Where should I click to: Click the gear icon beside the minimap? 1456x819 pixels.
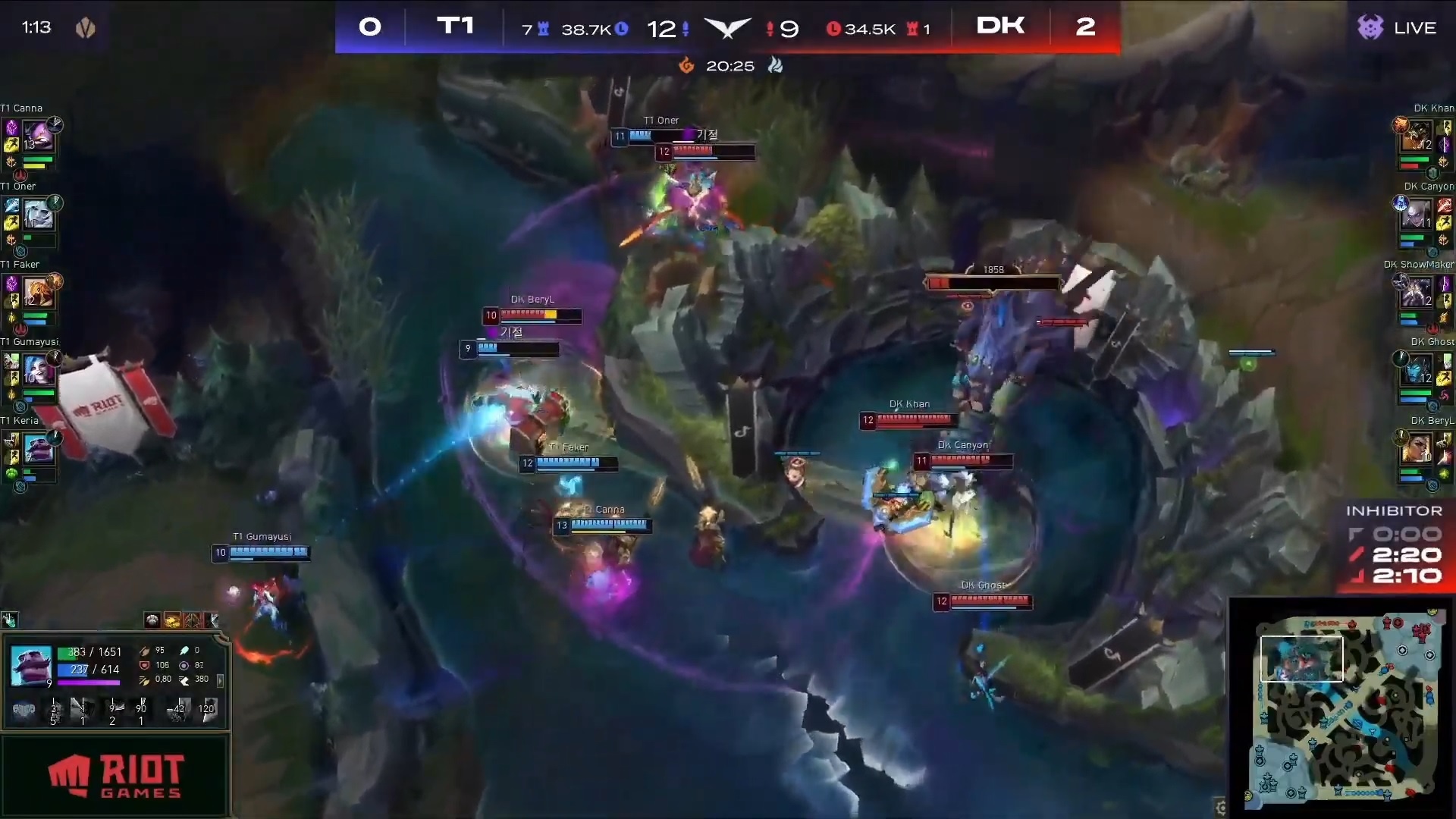tap(1220, 807)
